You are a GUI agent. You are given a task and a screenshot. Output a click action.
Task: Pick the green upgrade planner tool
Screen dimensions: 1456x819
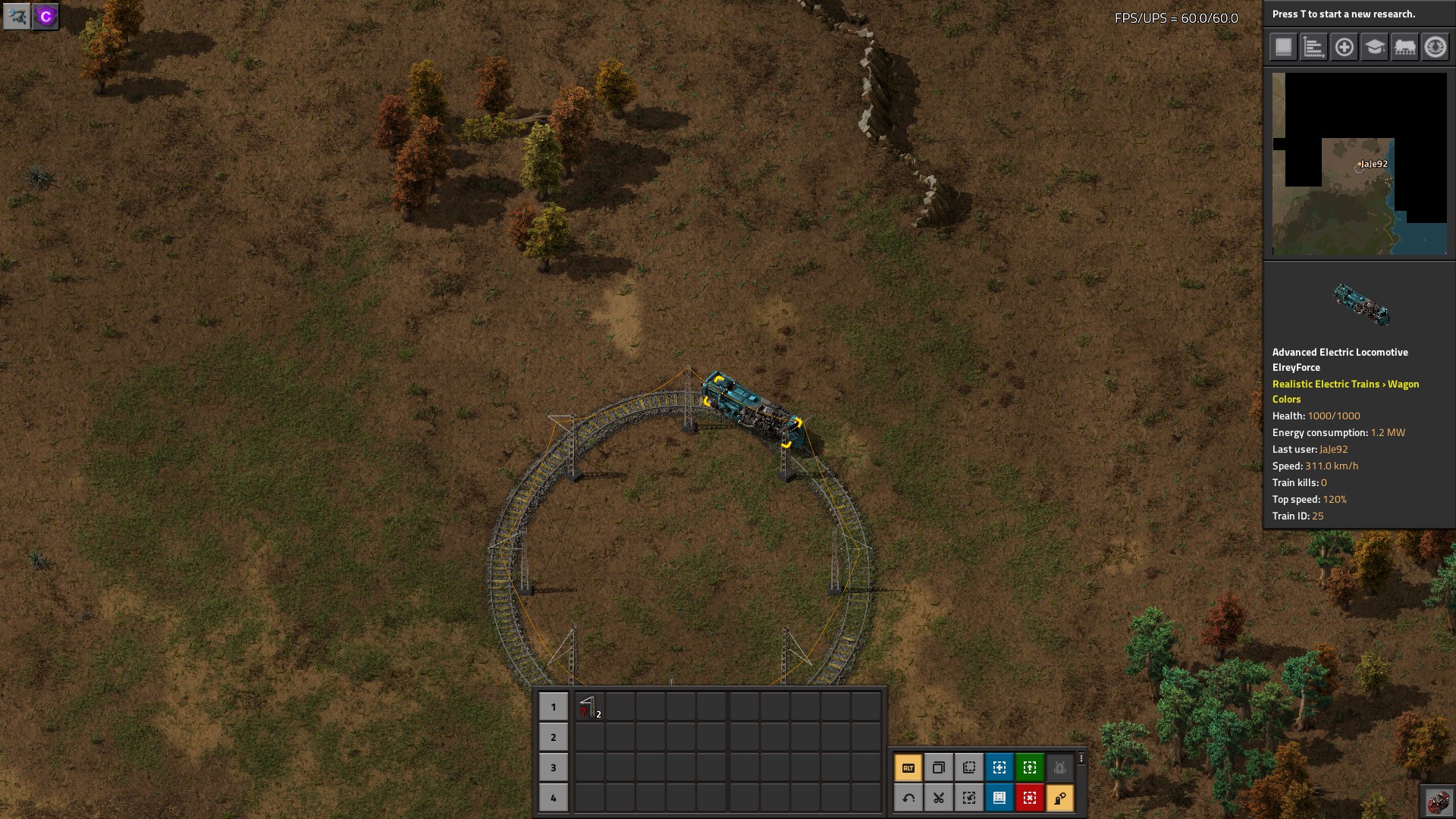pos(1029,767)
